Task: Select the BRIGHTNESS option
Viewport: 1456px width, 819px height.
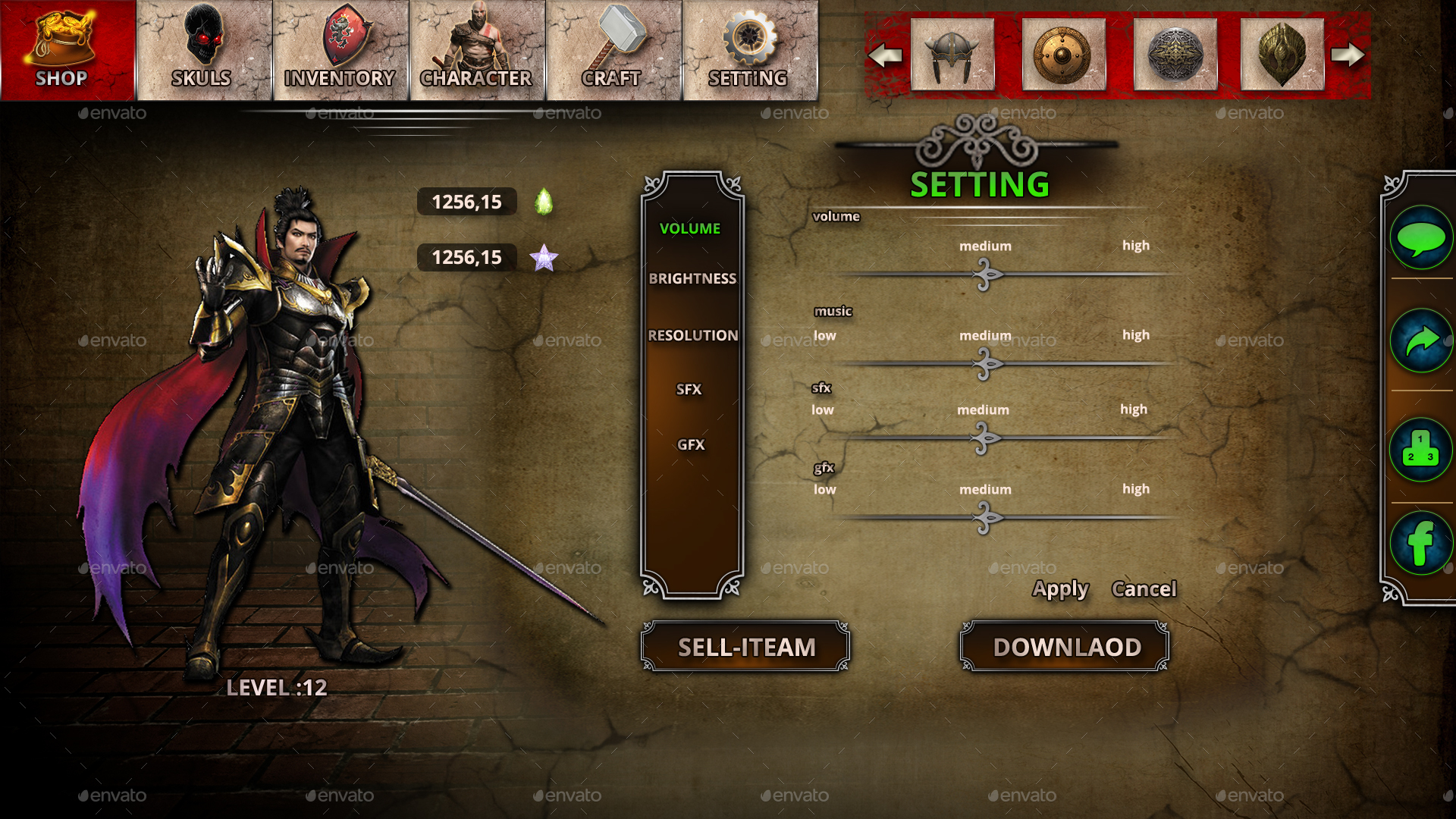Action: pyautogui.click(x=692, y=278)
